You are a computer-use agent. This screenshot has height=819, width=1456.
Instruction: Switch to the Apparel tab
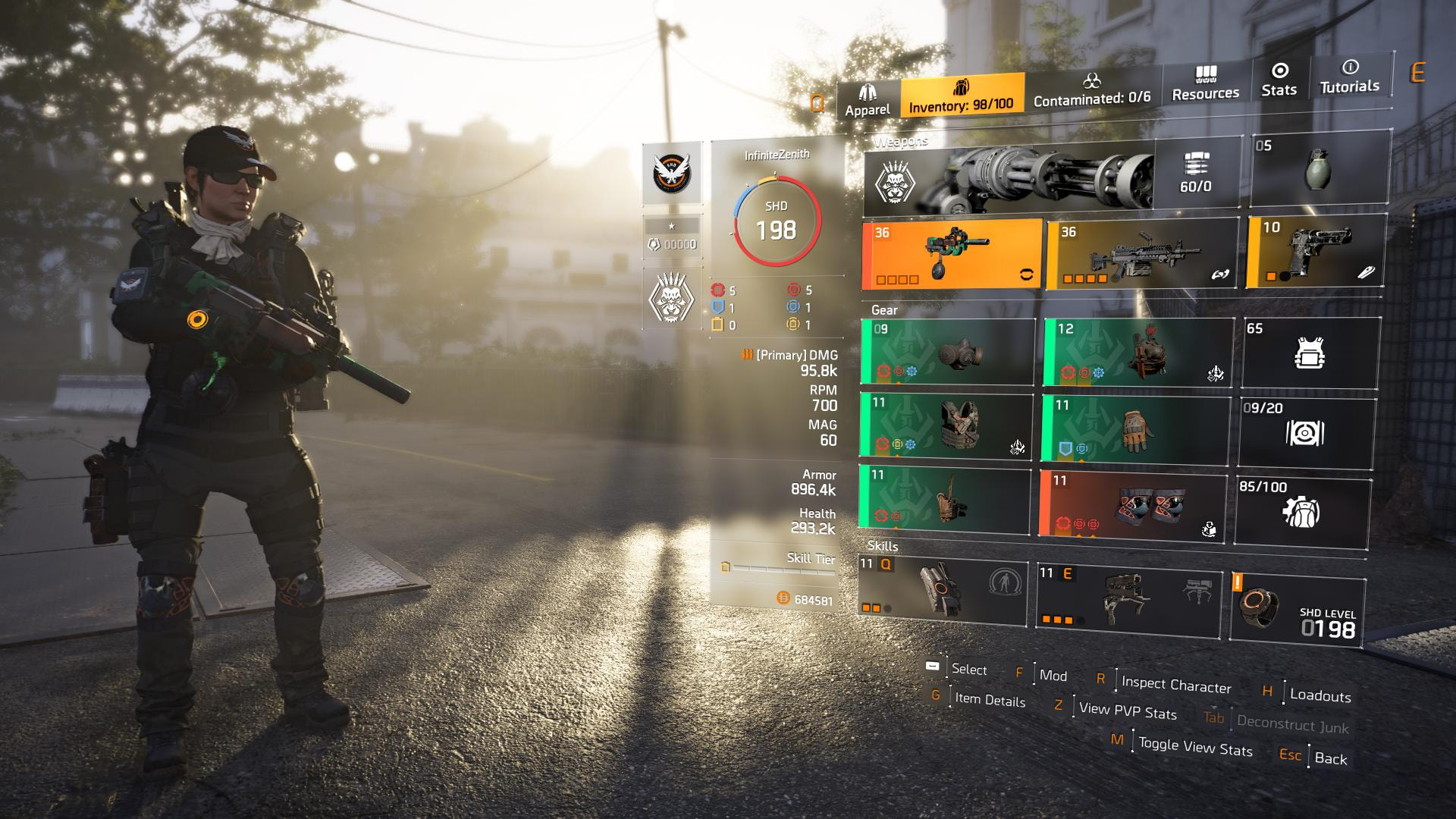[x=868, y=99]
